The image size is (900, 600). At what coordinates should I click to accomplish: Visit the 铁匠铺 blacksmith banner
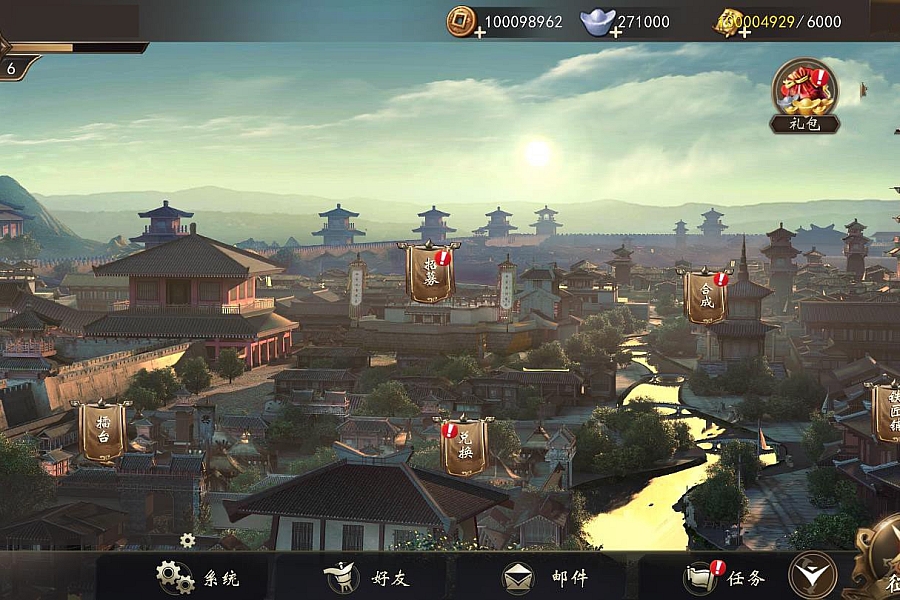884,412
